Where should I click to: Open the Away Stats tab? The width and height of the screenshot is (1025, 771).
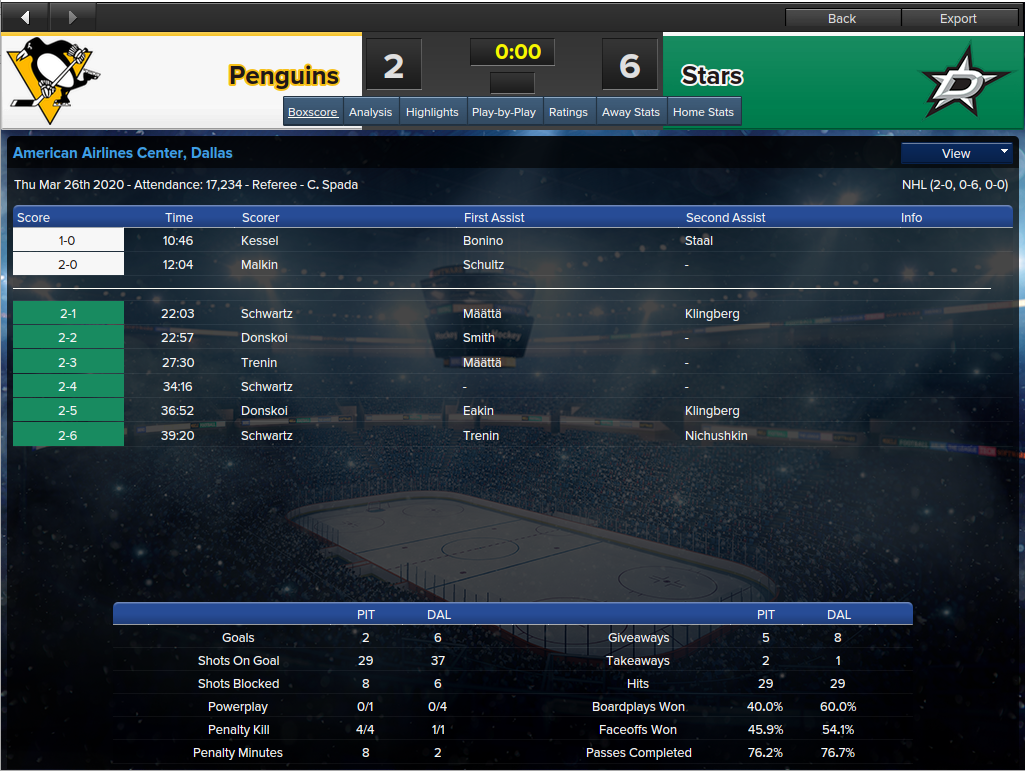point(631,112)
